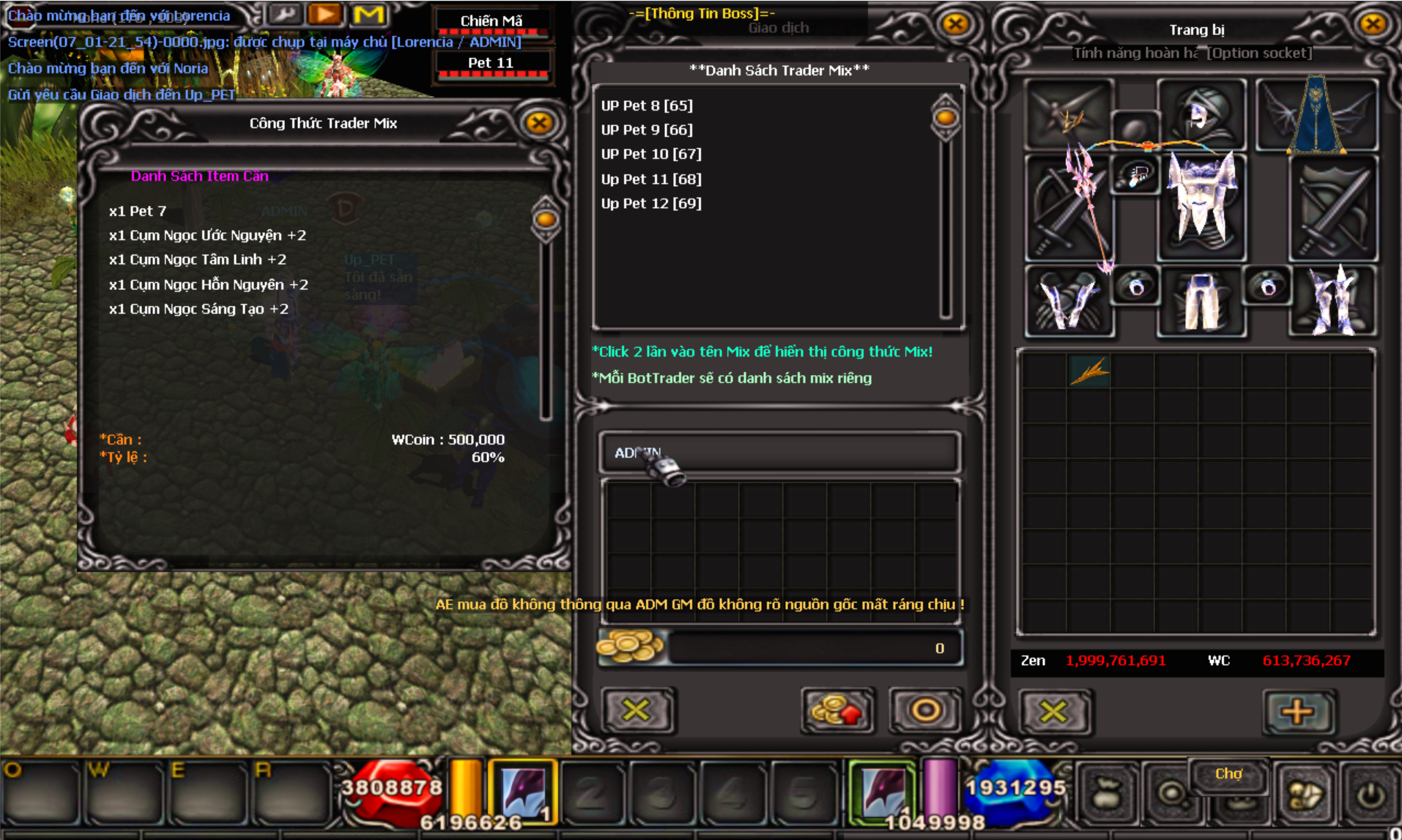Choose UP Pet 9 [66] from list
This screenshot has height=840, width=1402.
(647, 130)
